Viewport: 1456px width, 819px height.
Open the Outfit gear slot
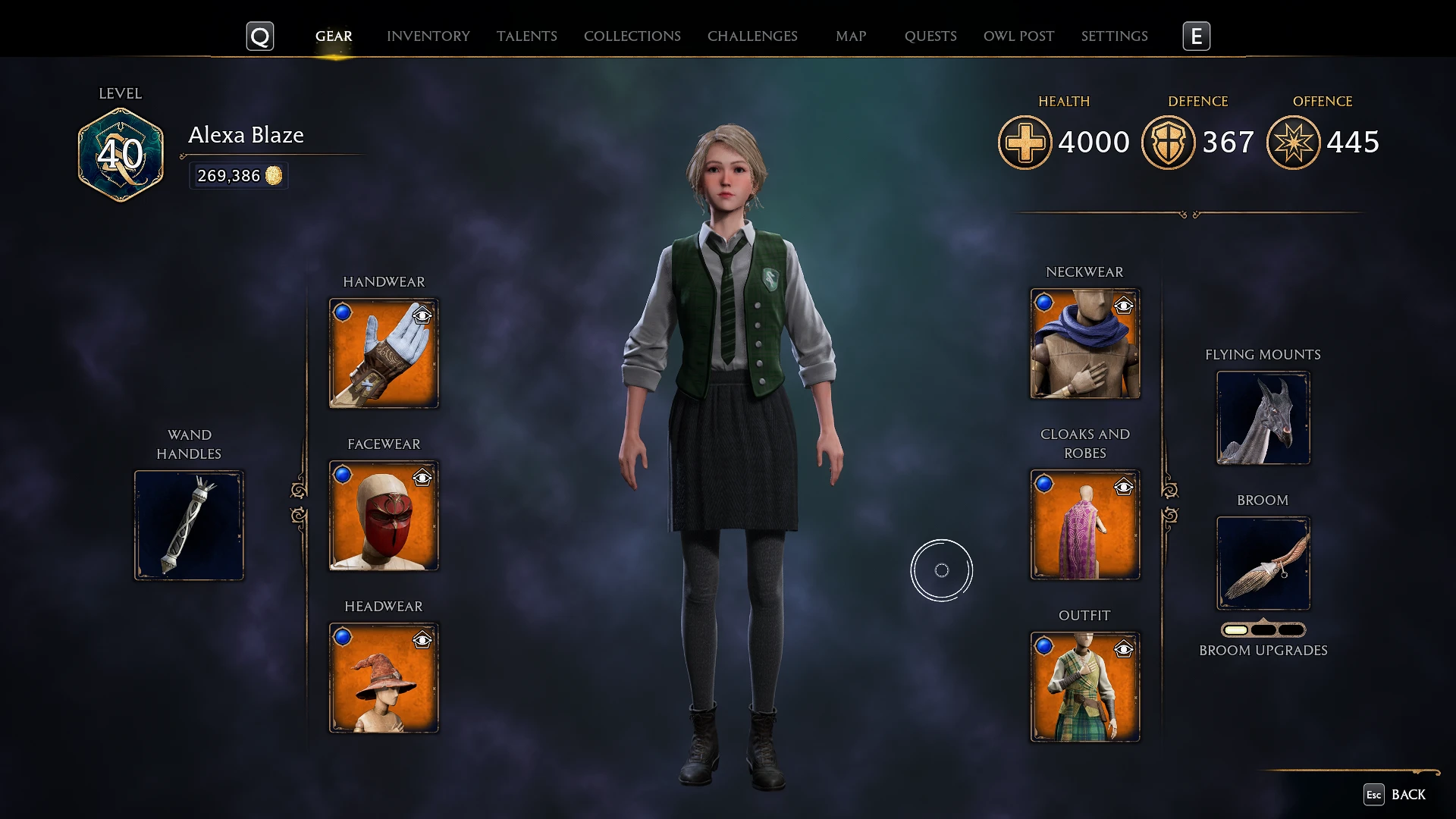point(1084,686)
